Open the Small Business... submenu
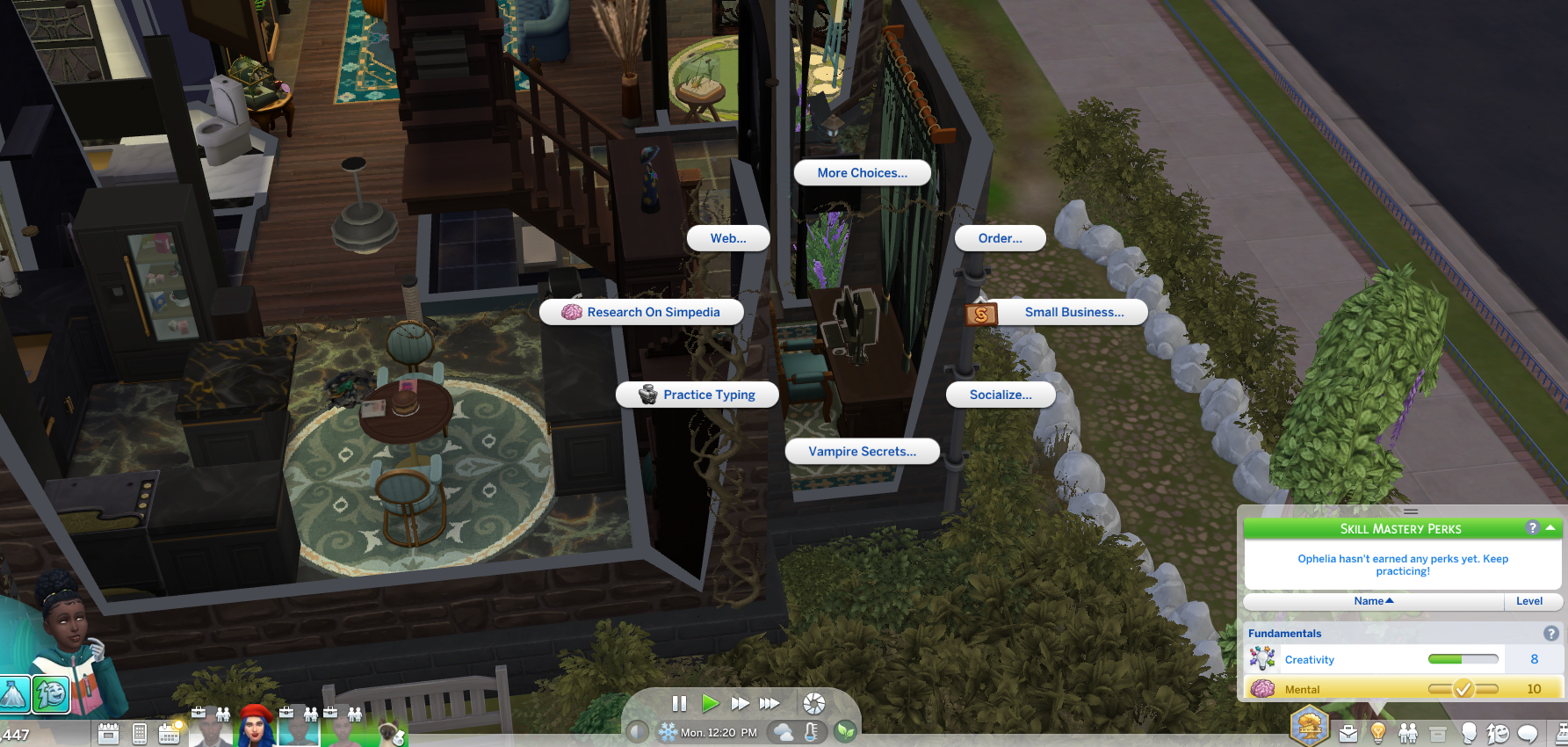 point(1058,312)
